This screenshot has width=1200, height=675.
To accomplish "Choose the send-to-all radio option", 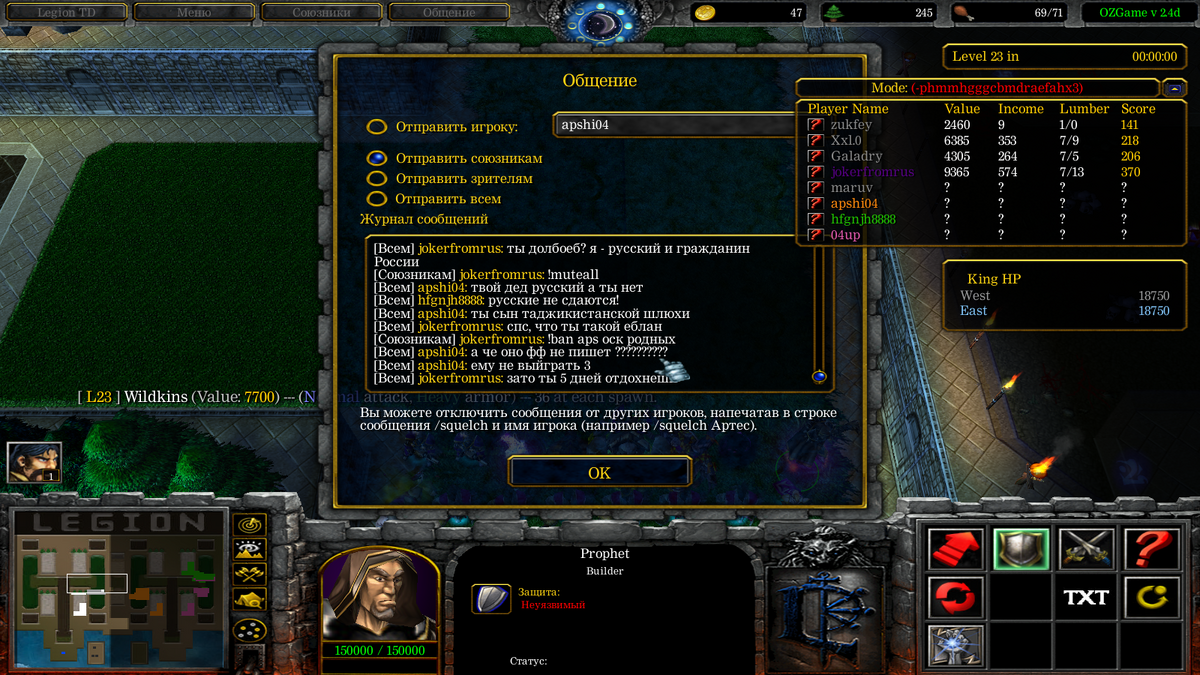I will pyautogui.click(x=377, y=198).
